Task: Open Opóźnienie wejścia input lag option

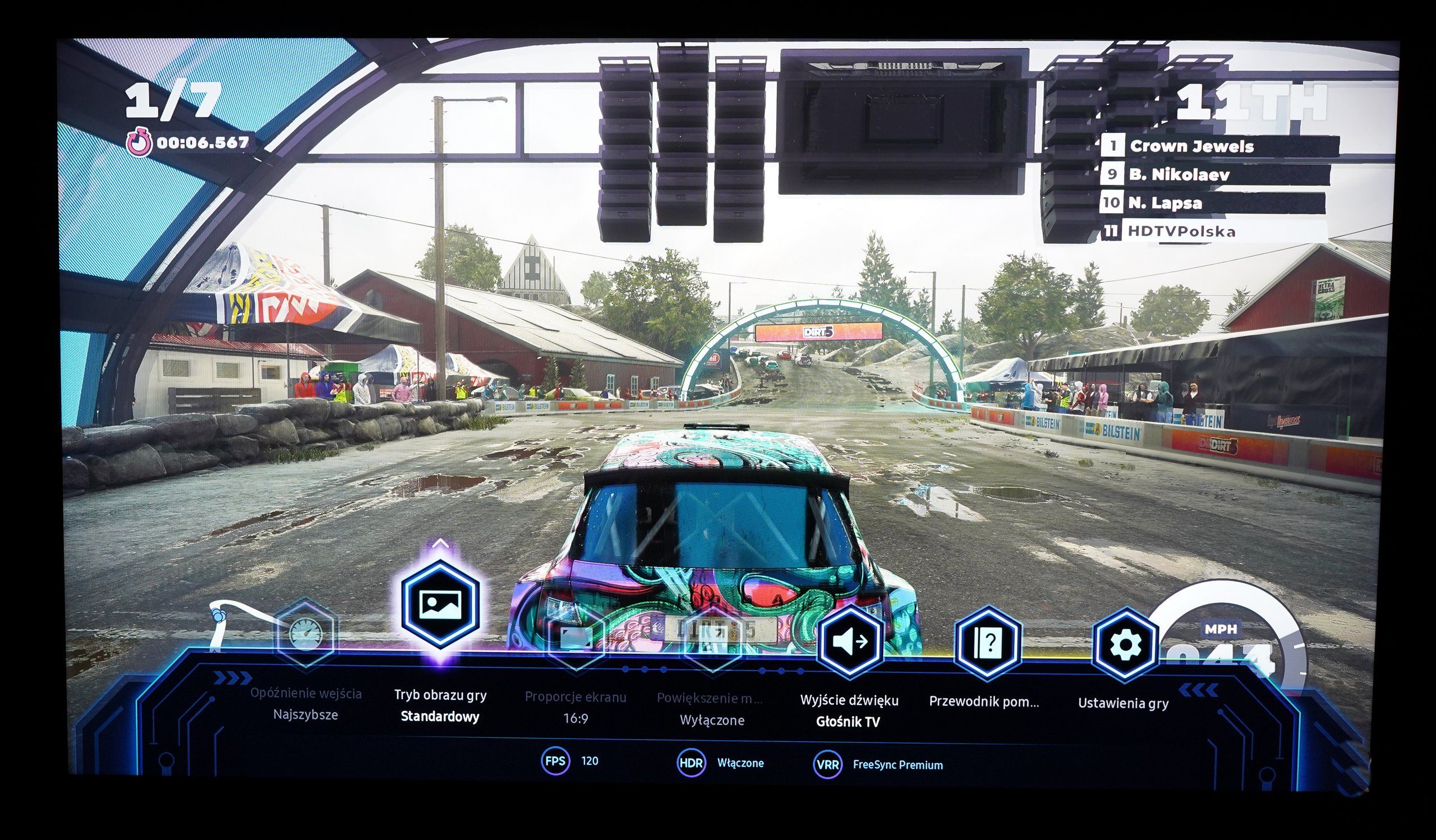Action: click(306, 633)
